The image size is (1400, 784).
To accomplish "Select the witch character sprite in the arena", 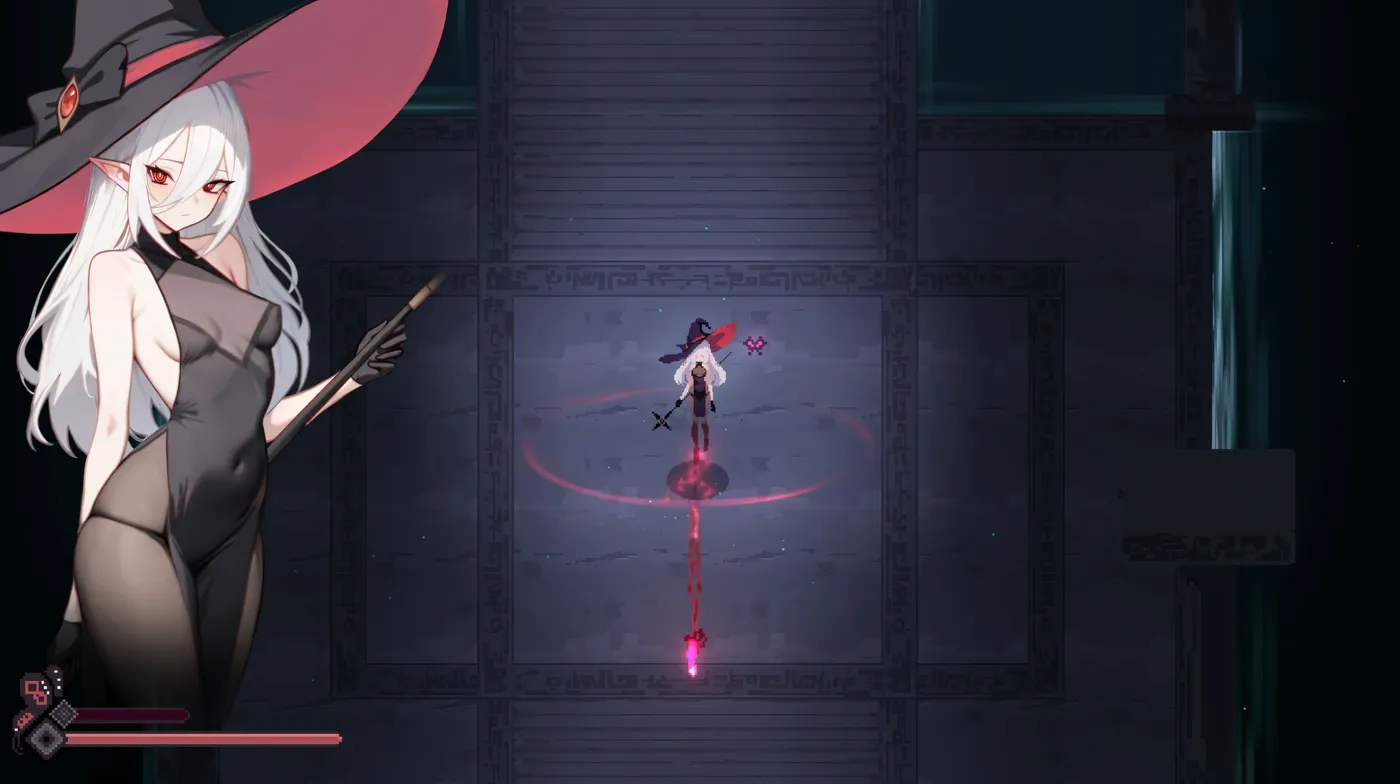I will 698,385.
